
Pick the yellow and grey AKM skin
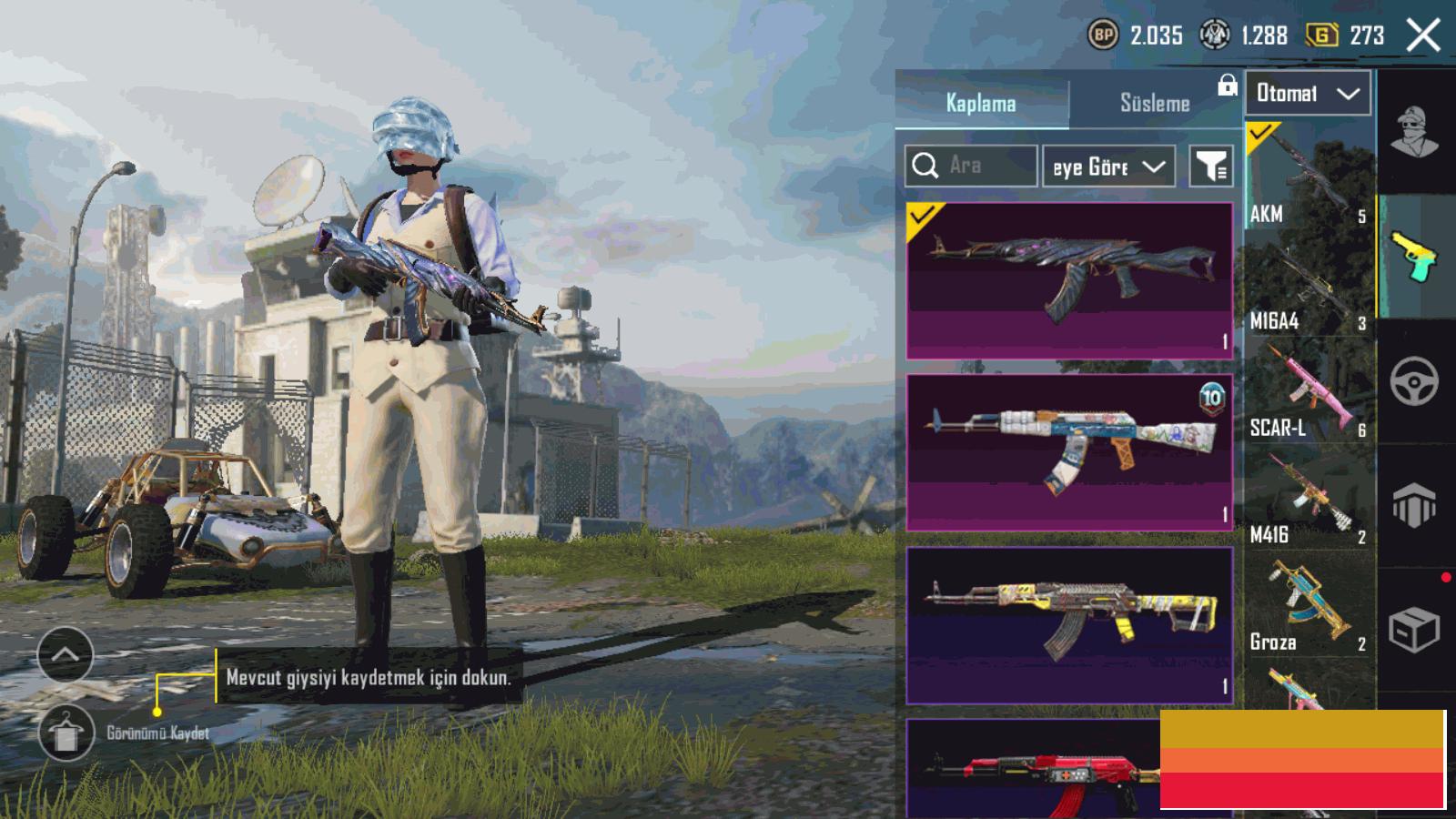click(x=1069, y=625)
